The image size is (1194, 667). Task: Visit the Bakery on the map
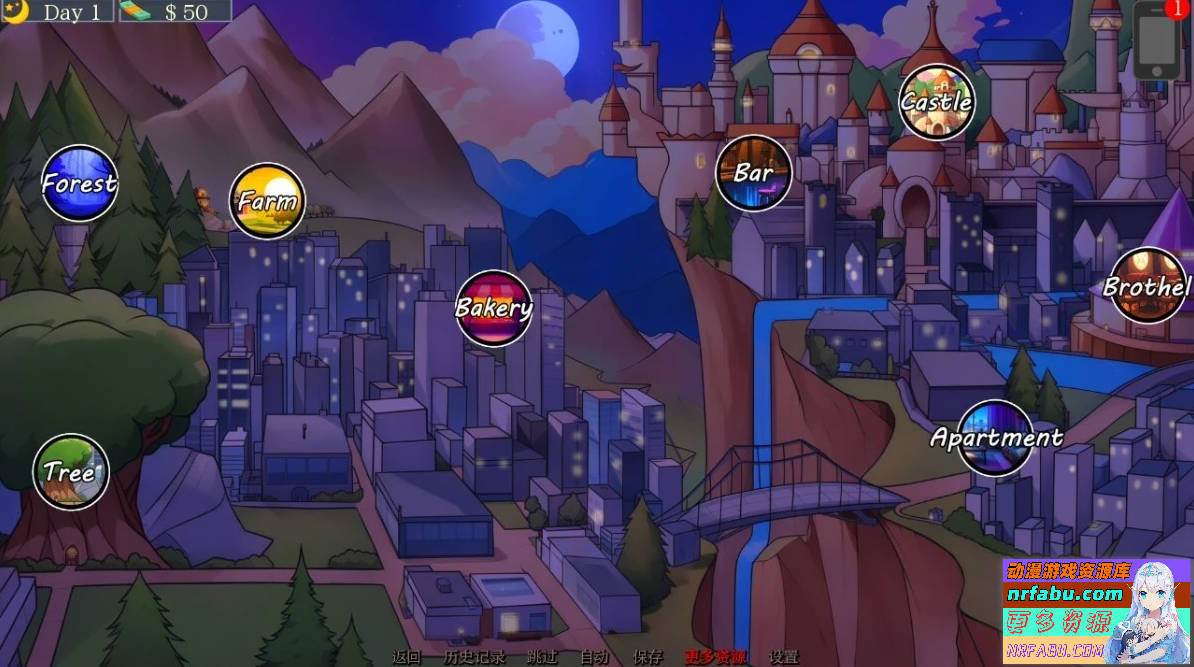click(x=493, y=308)
